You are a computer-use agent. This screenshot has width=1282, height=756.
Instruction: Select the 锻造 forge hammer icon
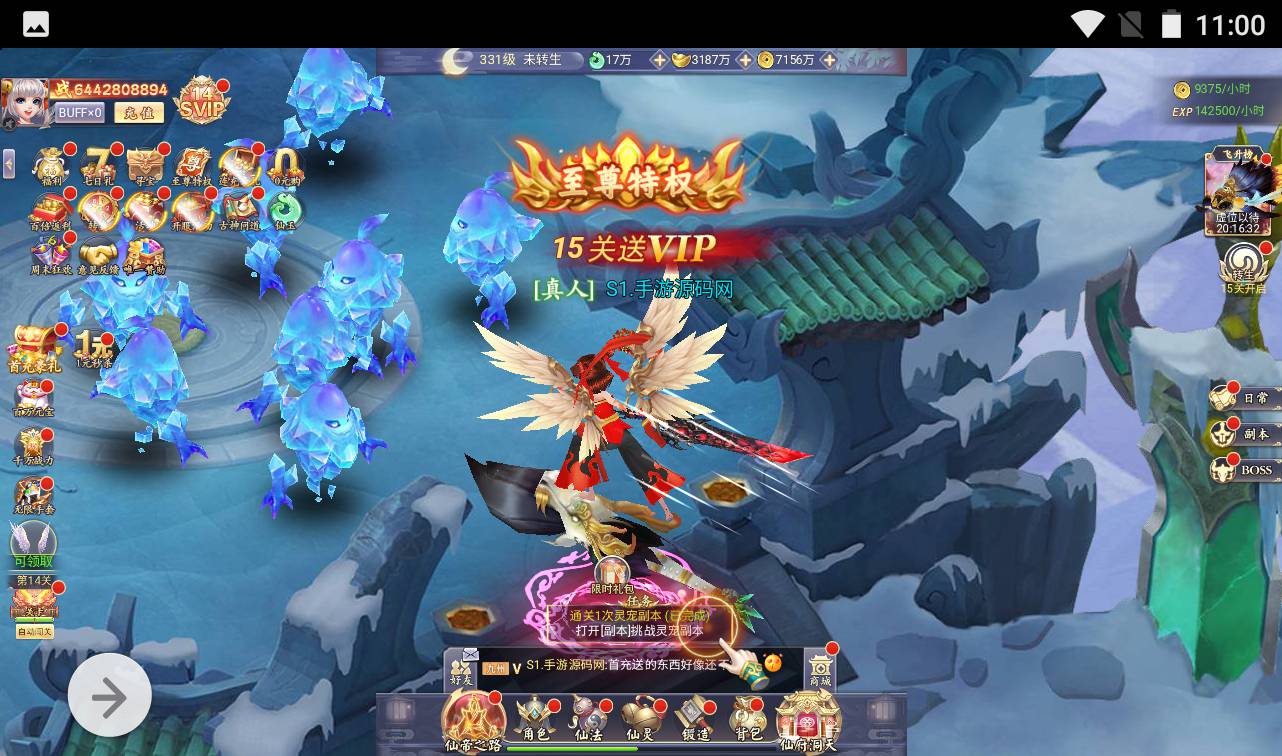coord(692,715)
